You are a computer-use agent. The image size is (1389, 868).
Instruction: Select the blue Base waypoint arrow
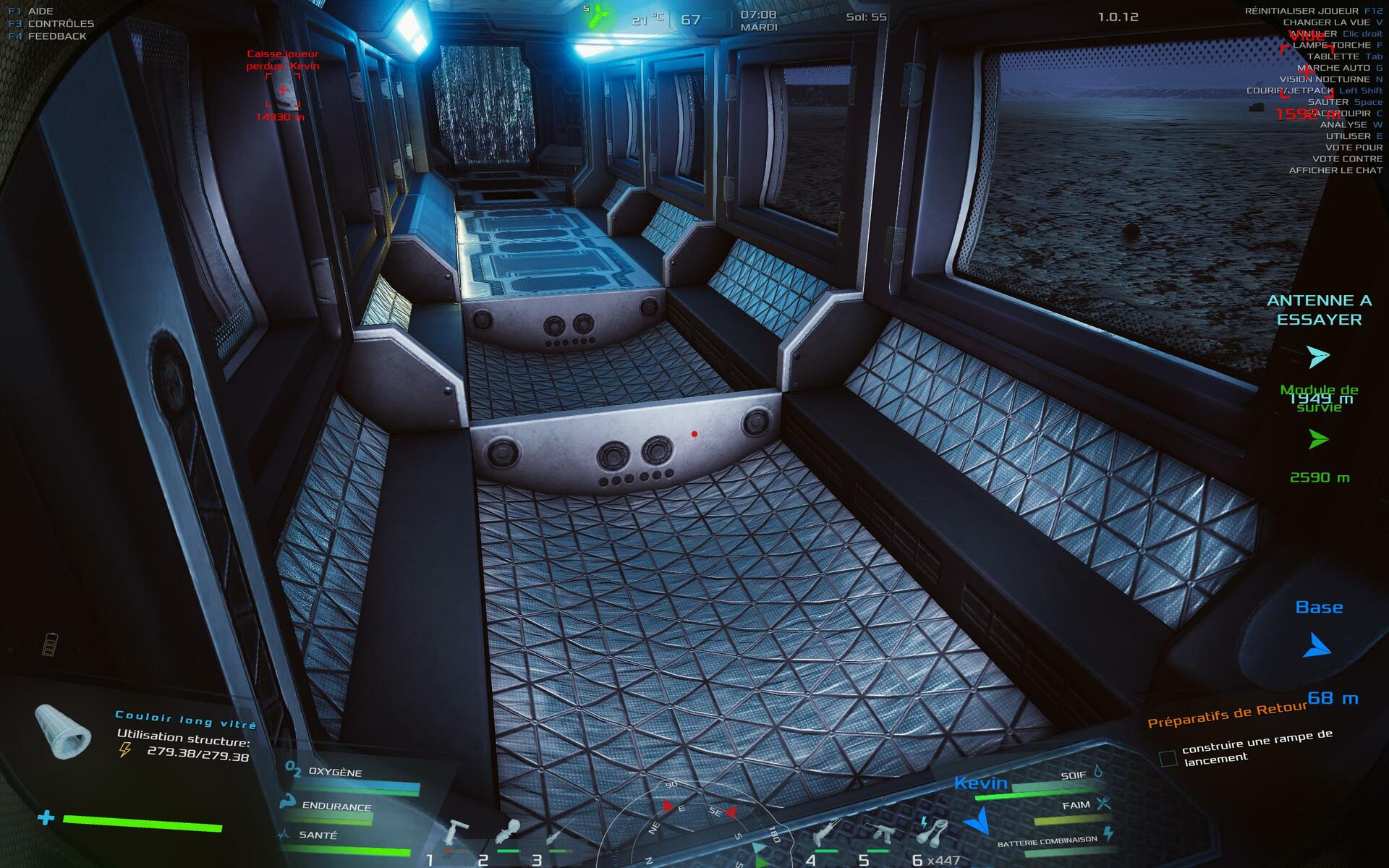[x=1317, y=646]
